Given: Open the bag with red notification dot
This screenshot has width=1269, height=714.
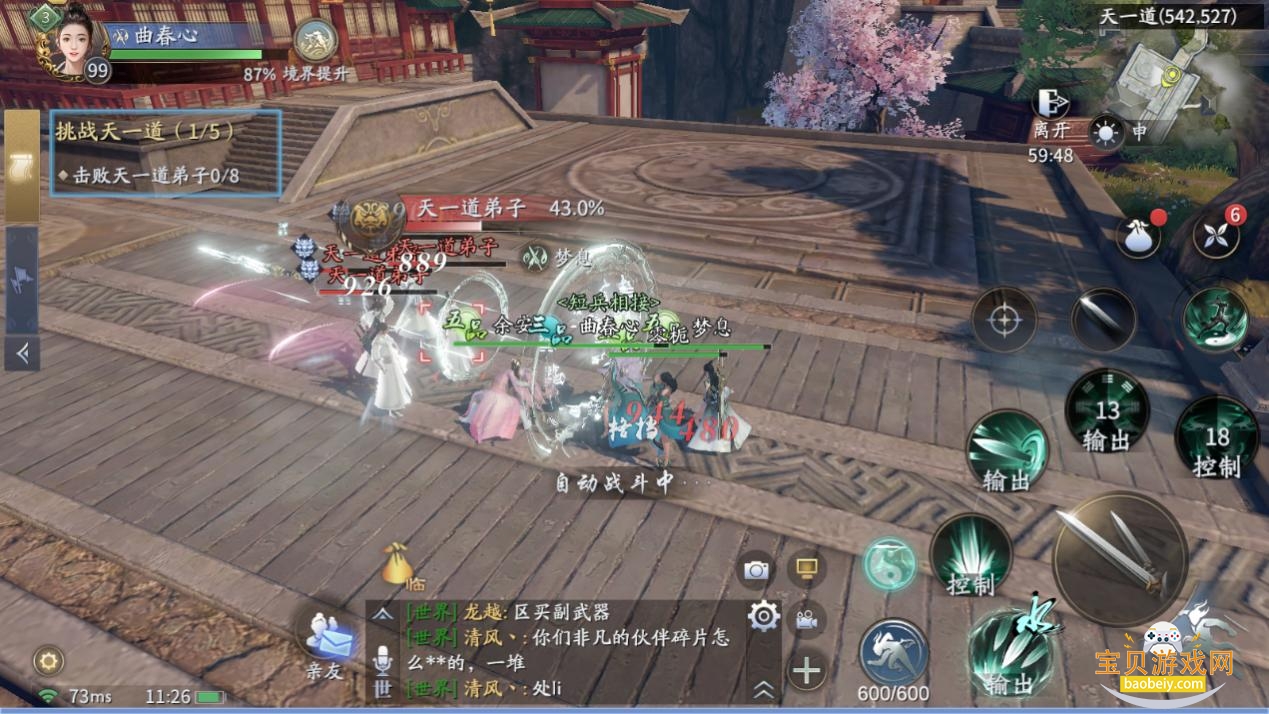Looking at the screenshot, I should tap(1138, 237).
